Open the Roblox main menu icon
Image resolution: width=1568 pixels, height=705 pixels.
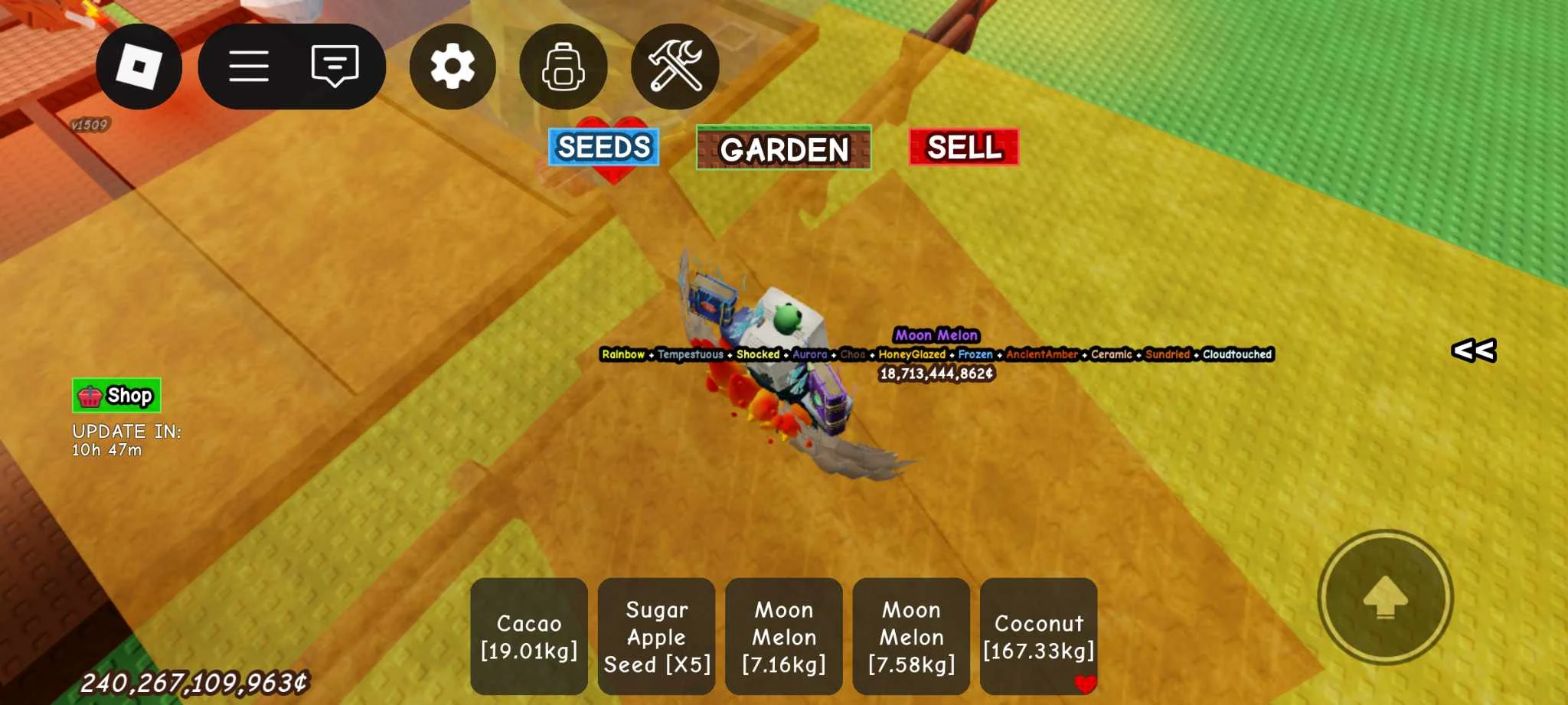click(x=138, y=66)
